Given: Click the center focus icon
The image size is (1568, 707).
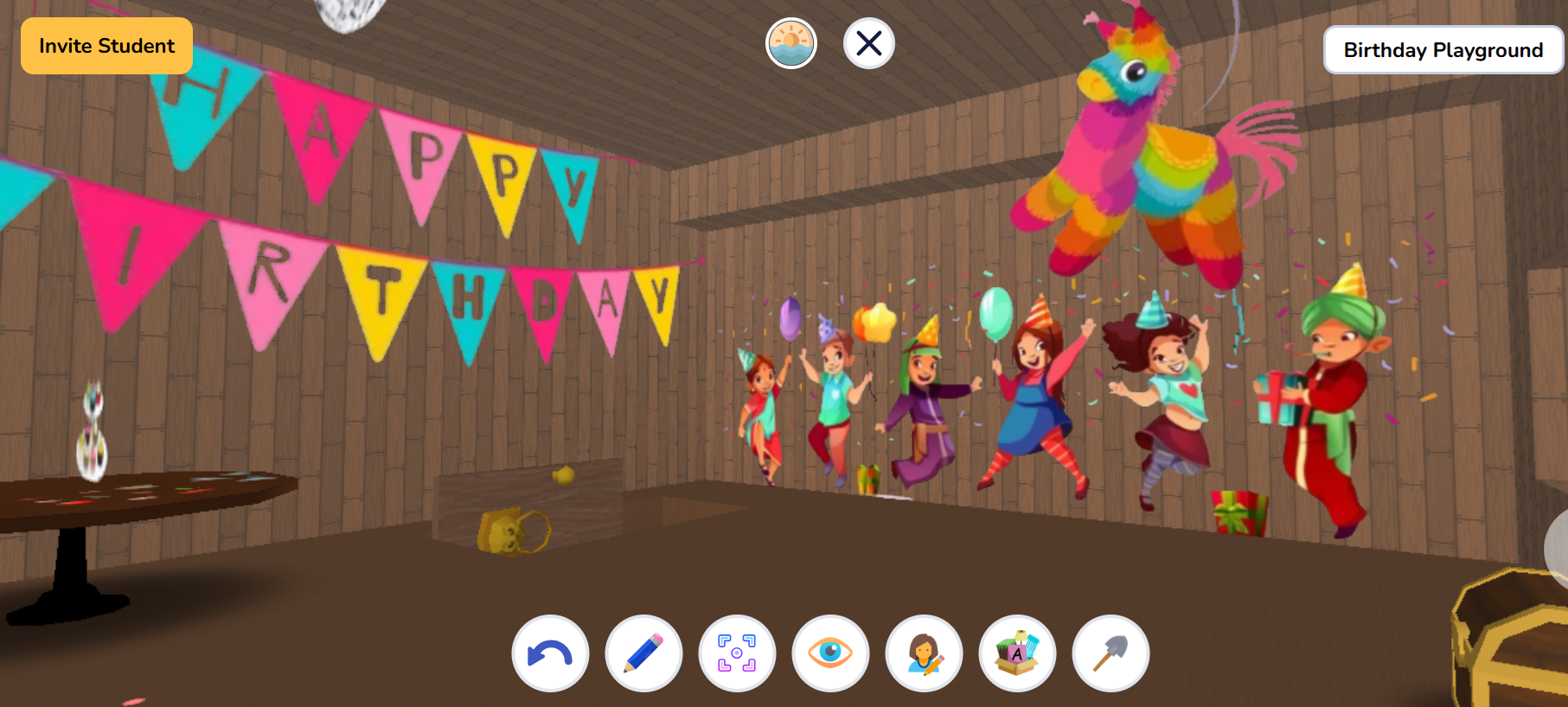Looking at the screenshot, I should pos(736,654).
